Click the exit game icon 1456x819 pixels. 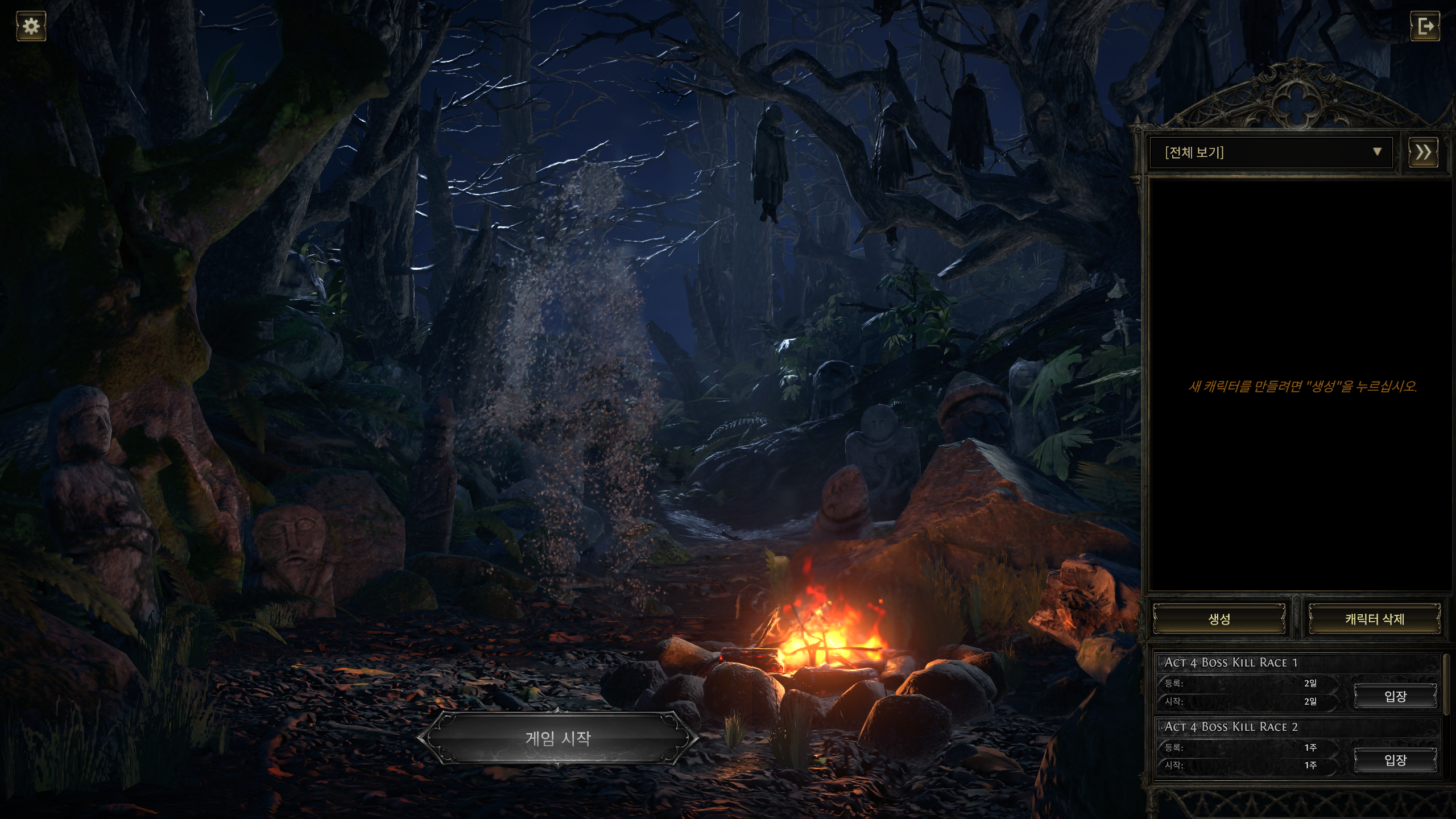pos(1425,26)
